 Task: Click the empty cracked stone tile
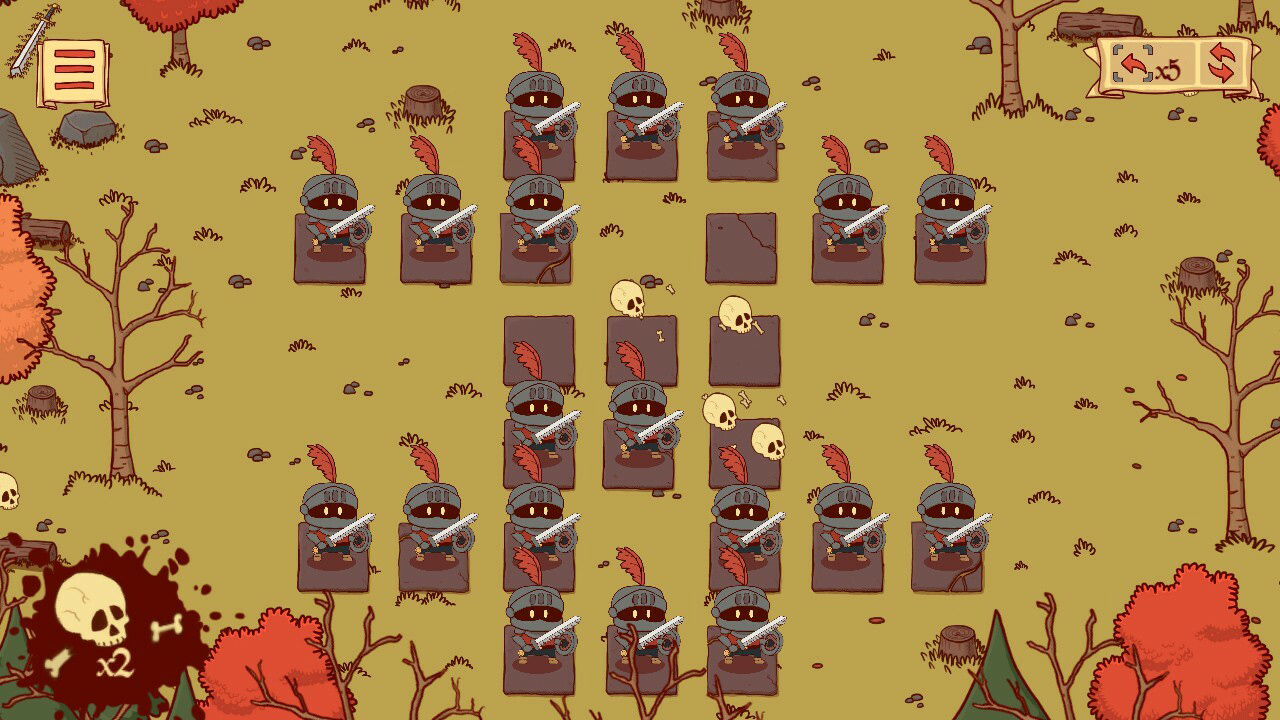click(x=741, y=248)
